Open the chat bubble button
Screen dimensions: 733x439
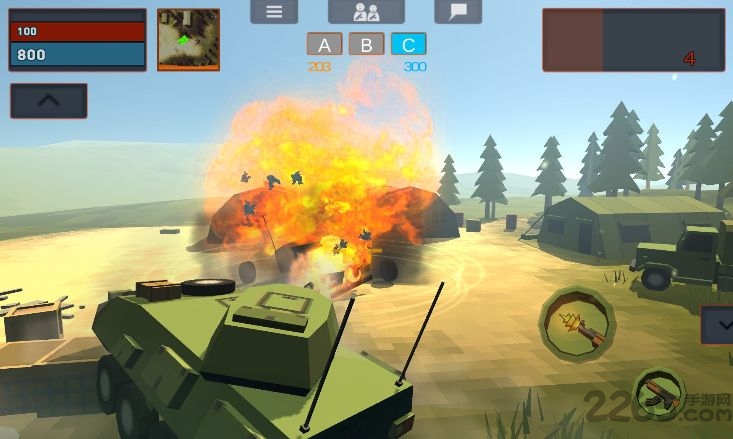458,12
